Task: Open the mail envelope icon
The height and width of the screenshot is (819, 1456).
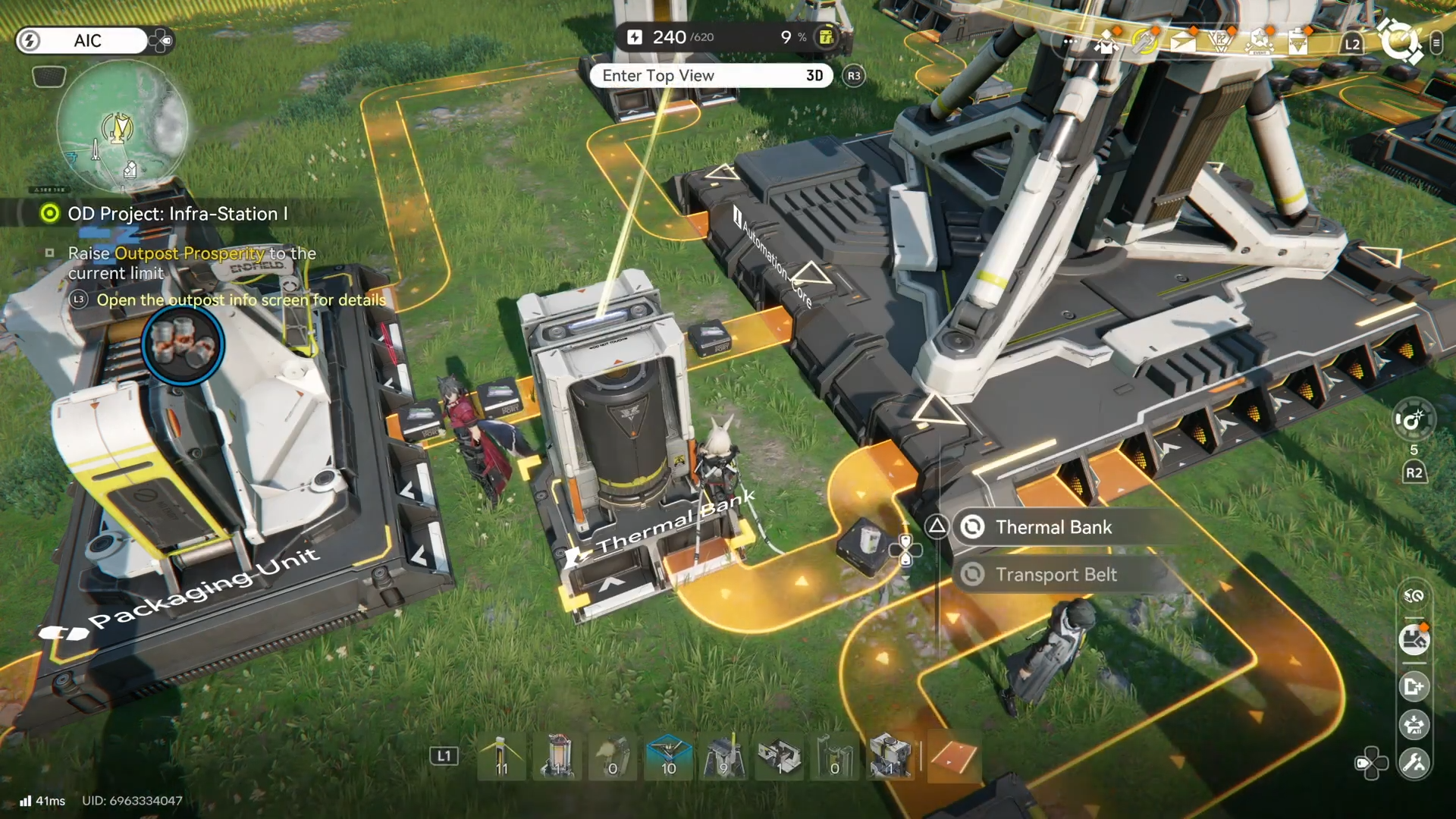Action: 1183,41
